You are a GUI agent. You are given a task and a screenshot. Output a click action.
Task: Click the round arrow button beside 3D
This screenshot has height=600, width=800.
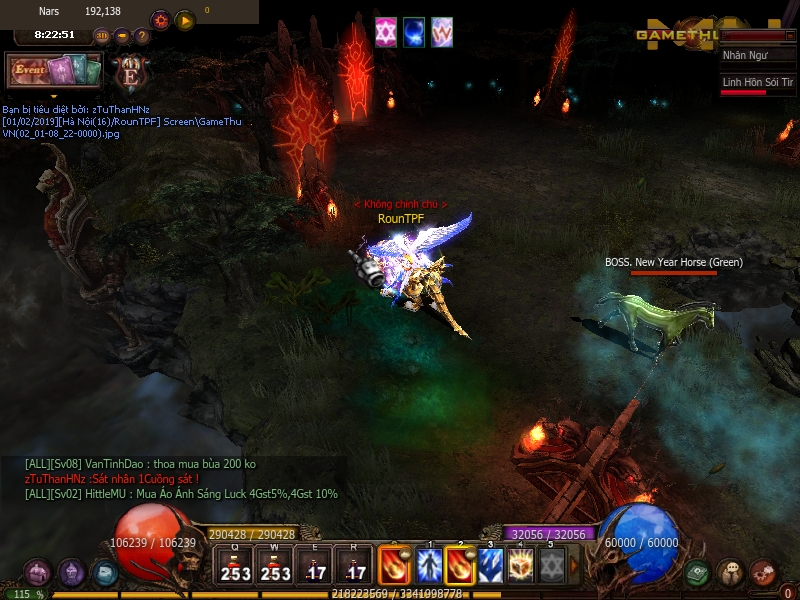[x=122, y=36]
